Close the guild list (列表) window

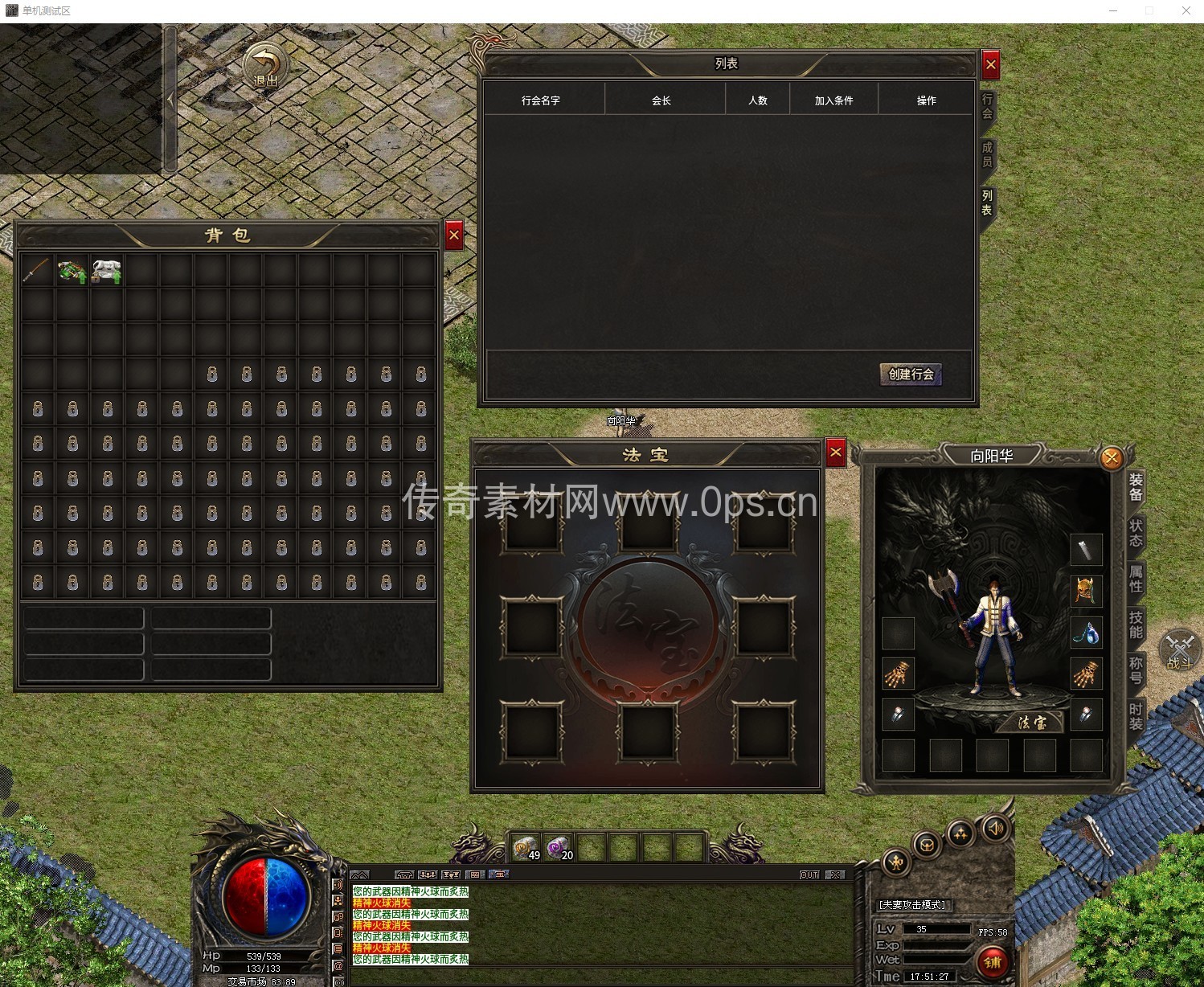point(990,64)
